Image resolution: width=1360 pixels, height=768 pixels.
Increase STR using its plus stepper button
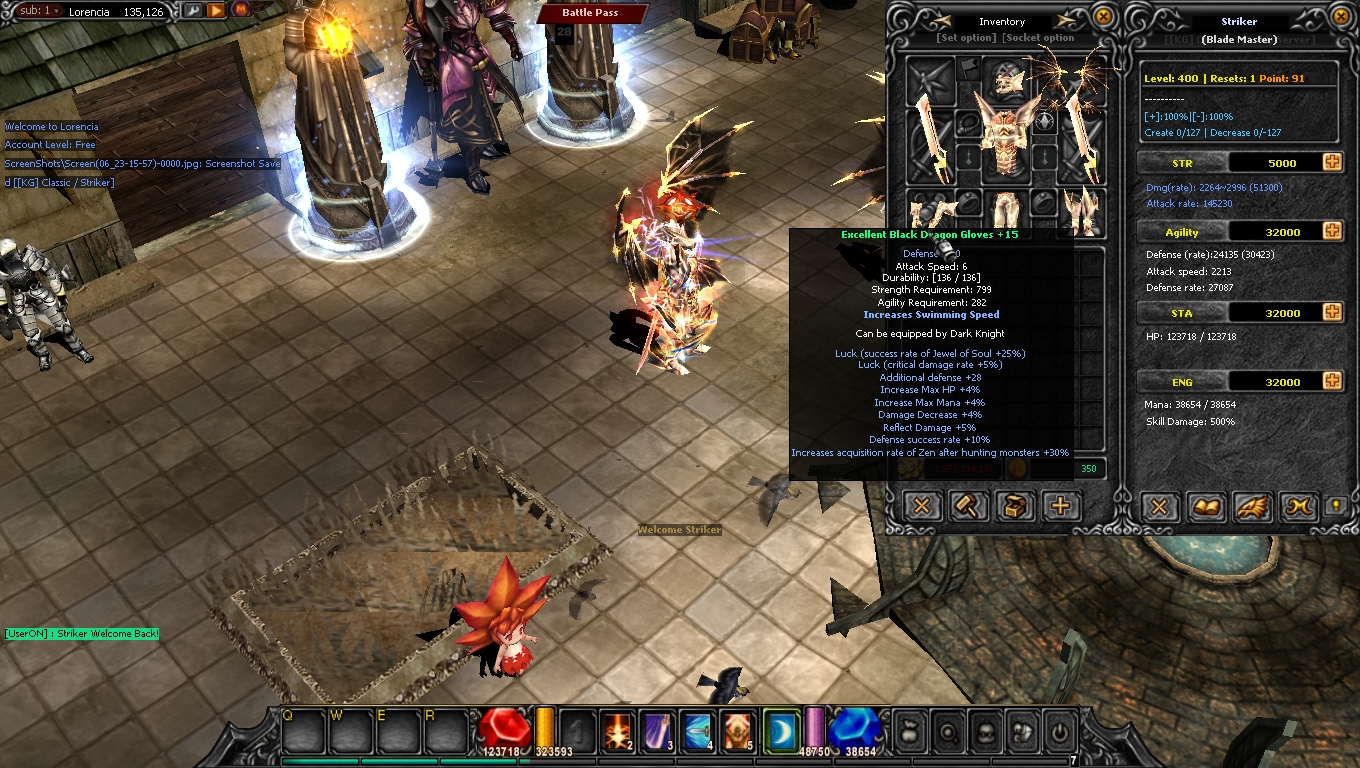[1331, 162]
